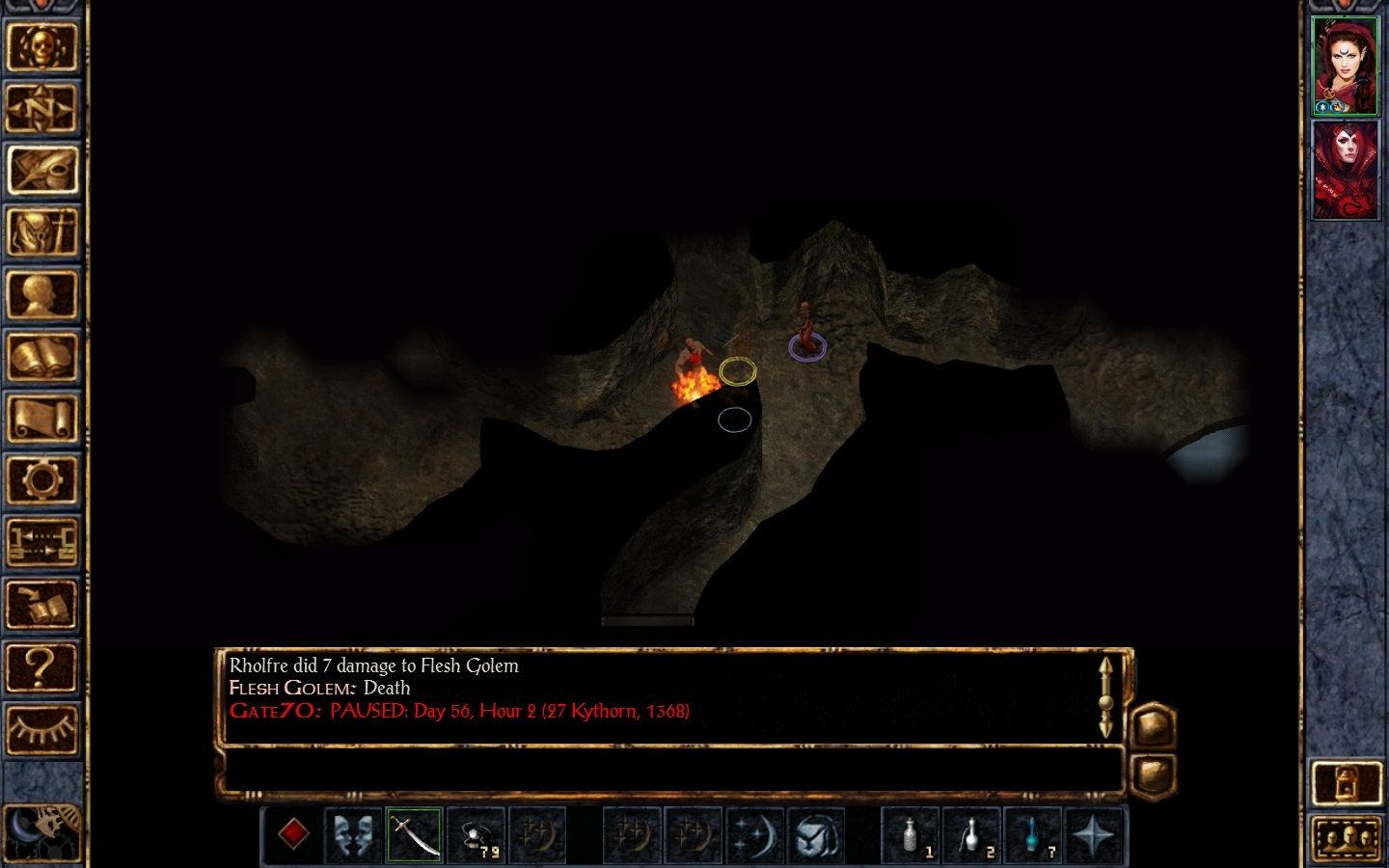Viewport: 1389px width, 868px height.
Task: Open special abilities via the masks icon
Action: tap(356, 834)
